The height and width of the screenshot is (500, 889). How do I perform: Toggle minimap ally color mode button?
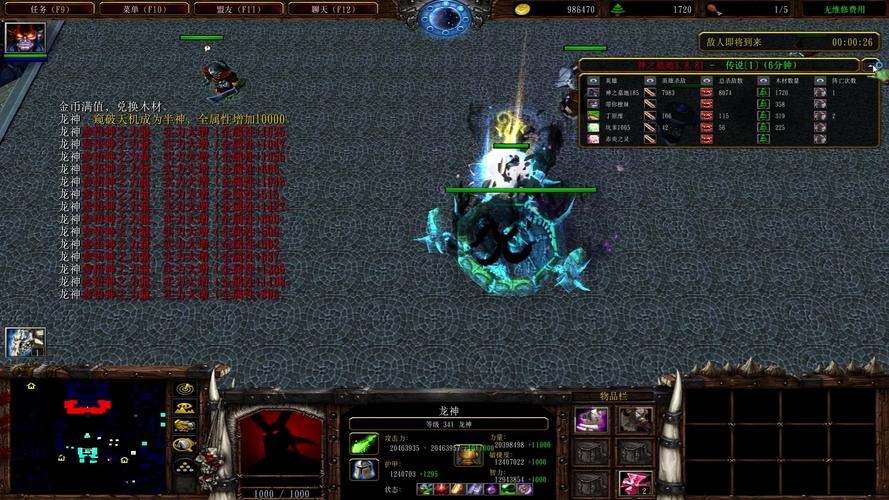pyautogui.click(x=184, y=427)
